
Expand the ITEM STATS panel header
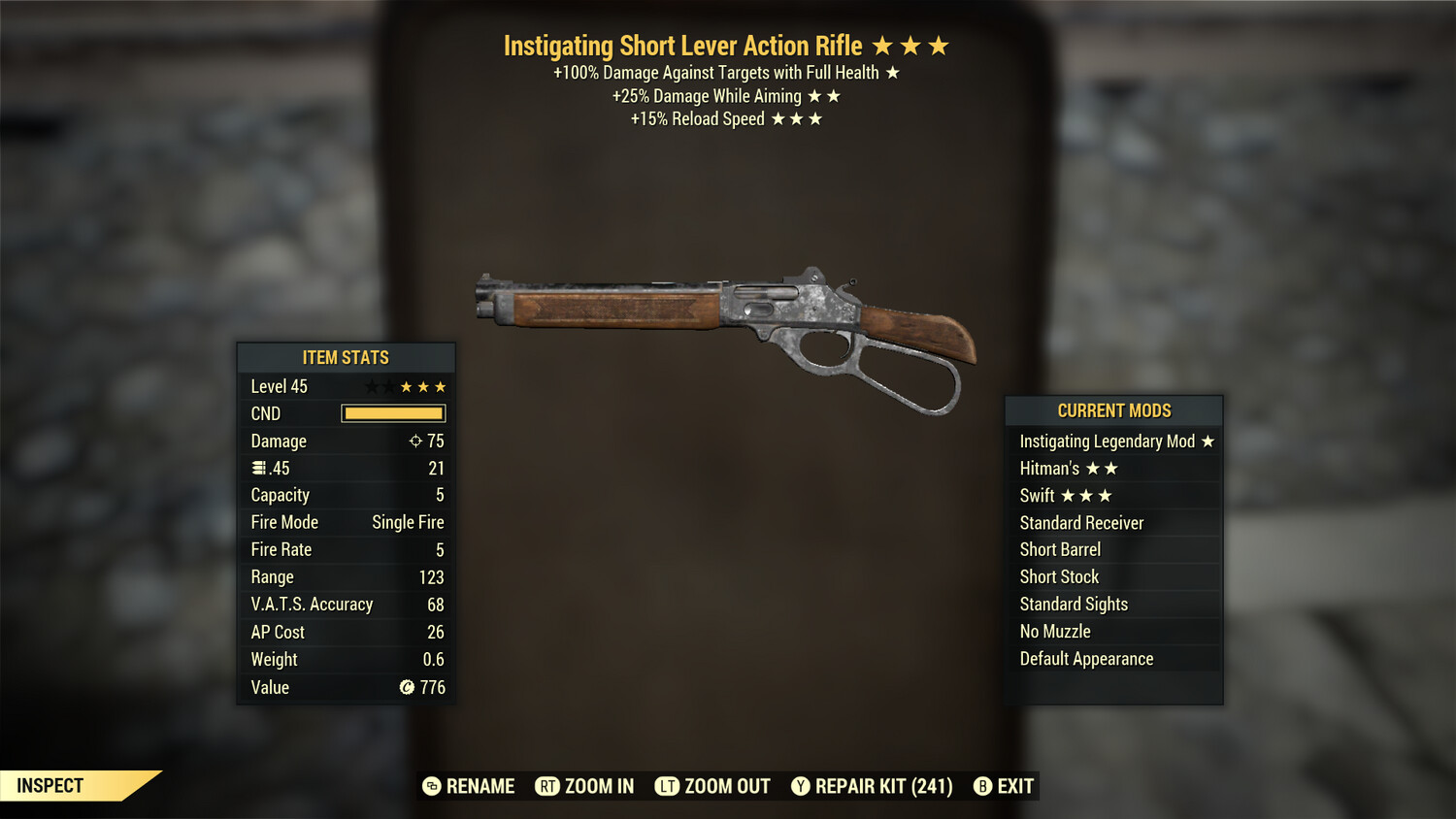coord(345,357)
